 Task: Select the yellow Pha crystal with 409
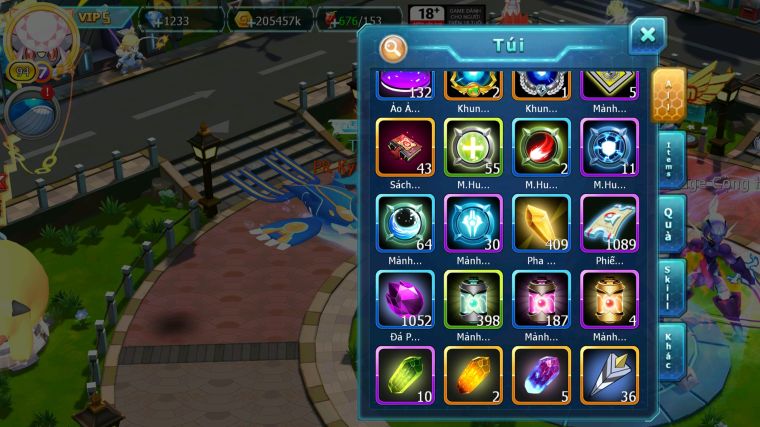tap(541, 222)
